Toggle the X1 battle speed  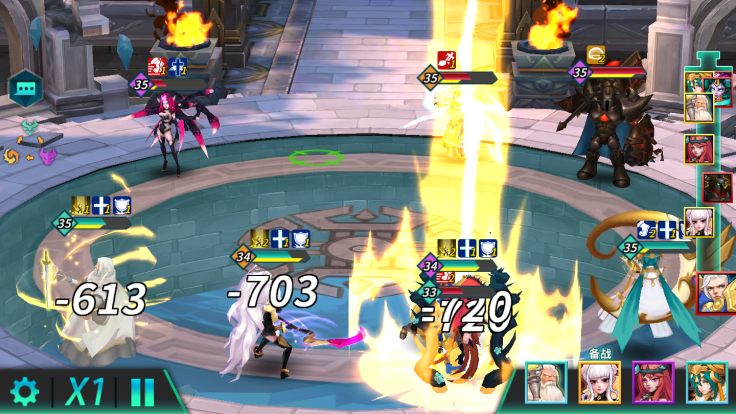pos(85,391)
